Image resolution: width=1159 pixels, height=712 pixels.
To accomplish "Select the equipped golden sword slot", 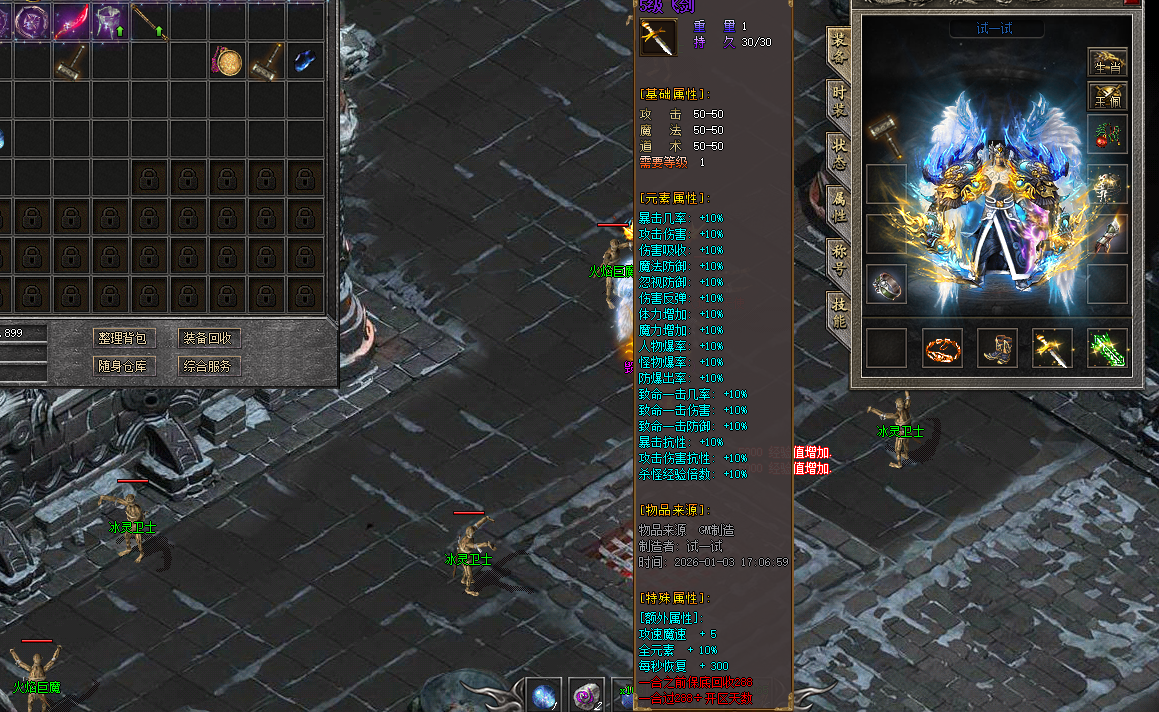I will (1052, 348).
